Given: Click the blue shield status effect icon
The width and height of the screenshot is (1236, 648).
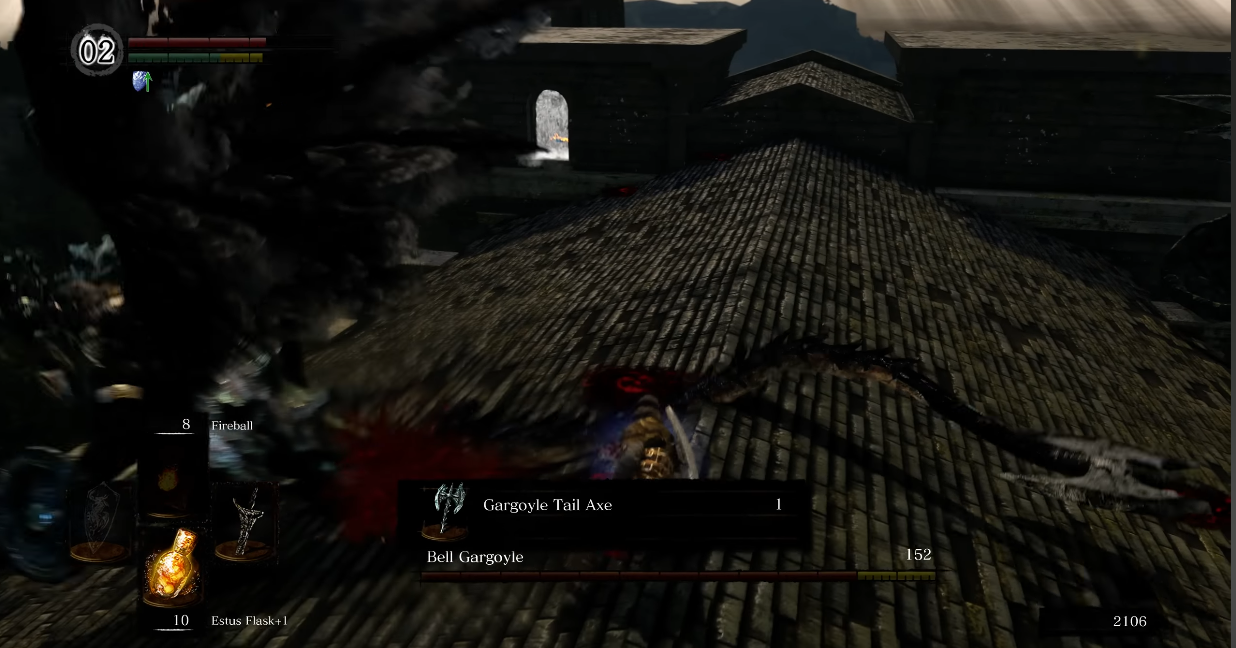Looking at the screenshot, I should click(141, 81).
